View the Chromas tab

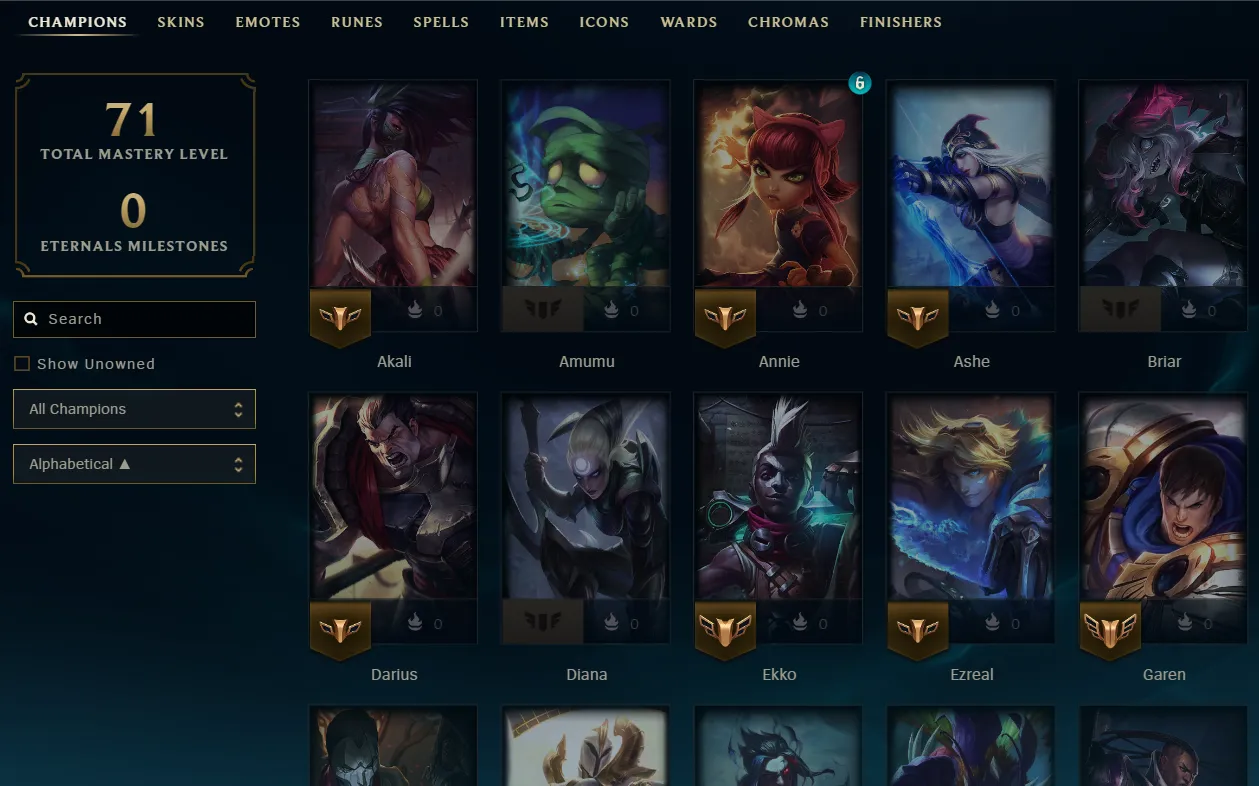click(788, 22)
